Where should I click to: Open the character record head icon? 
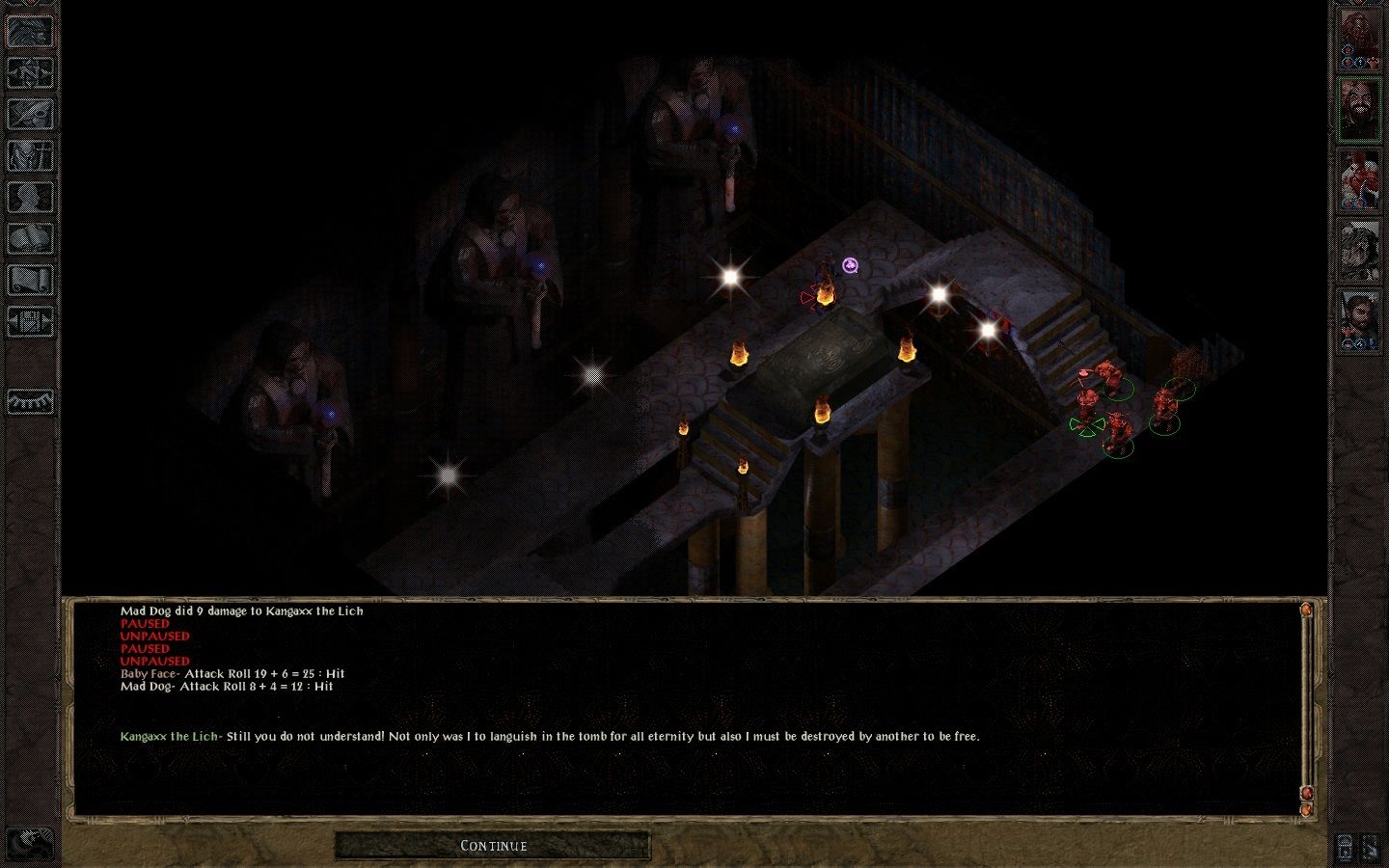[x=31, y=197]
